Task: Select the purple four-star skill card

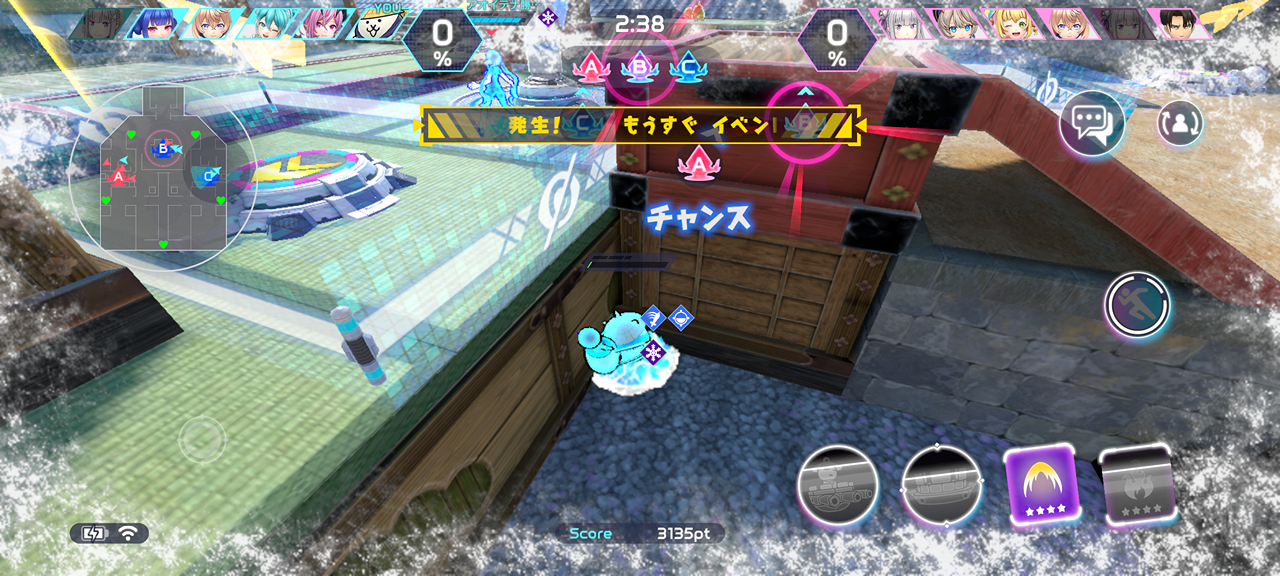Action: [1043, 485]
